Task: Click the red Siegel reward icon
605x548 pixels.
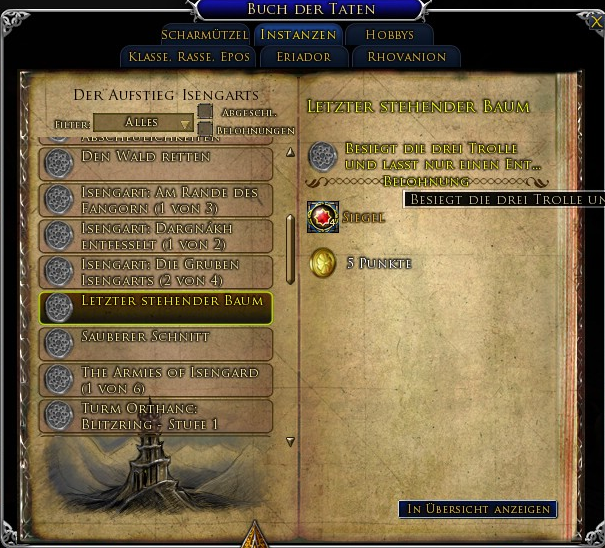Action: pyautogui.click(x=323, y=217)
